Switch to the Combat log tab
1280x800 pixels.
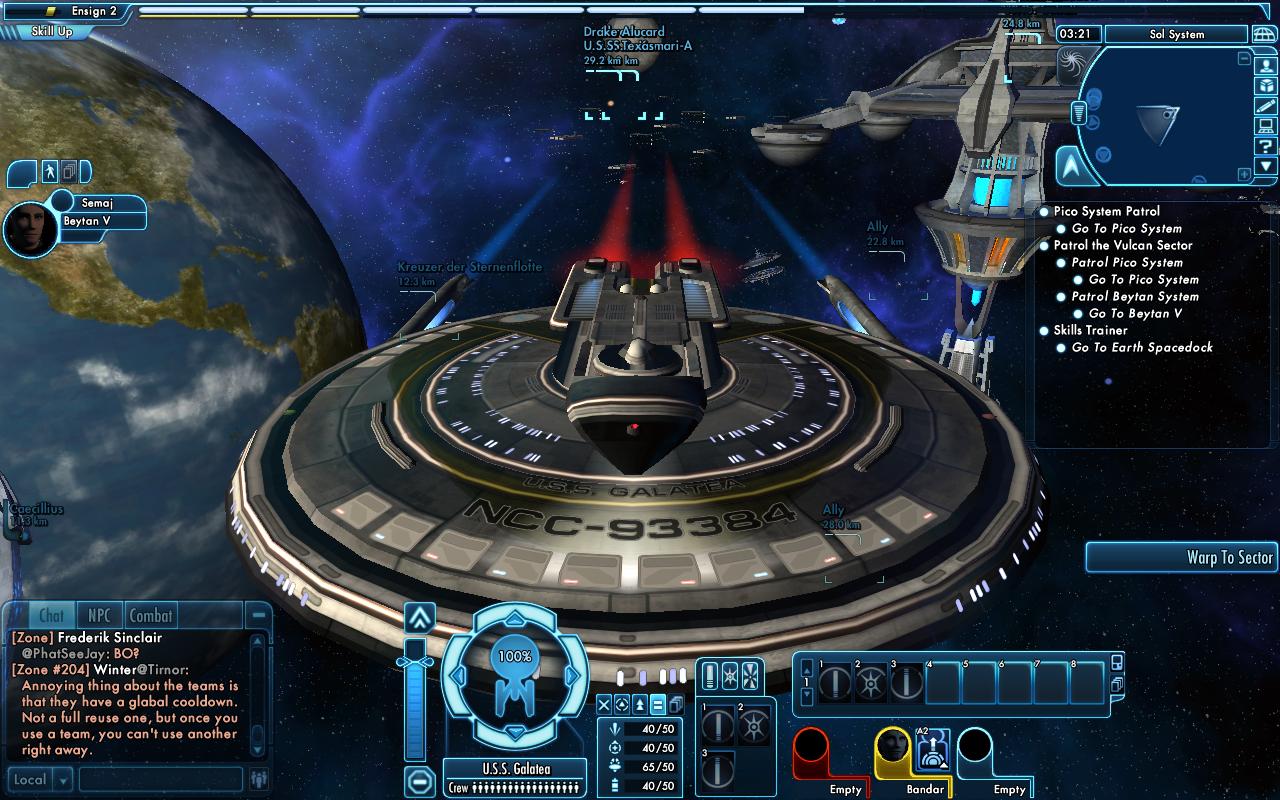click(x=151, y=616)
